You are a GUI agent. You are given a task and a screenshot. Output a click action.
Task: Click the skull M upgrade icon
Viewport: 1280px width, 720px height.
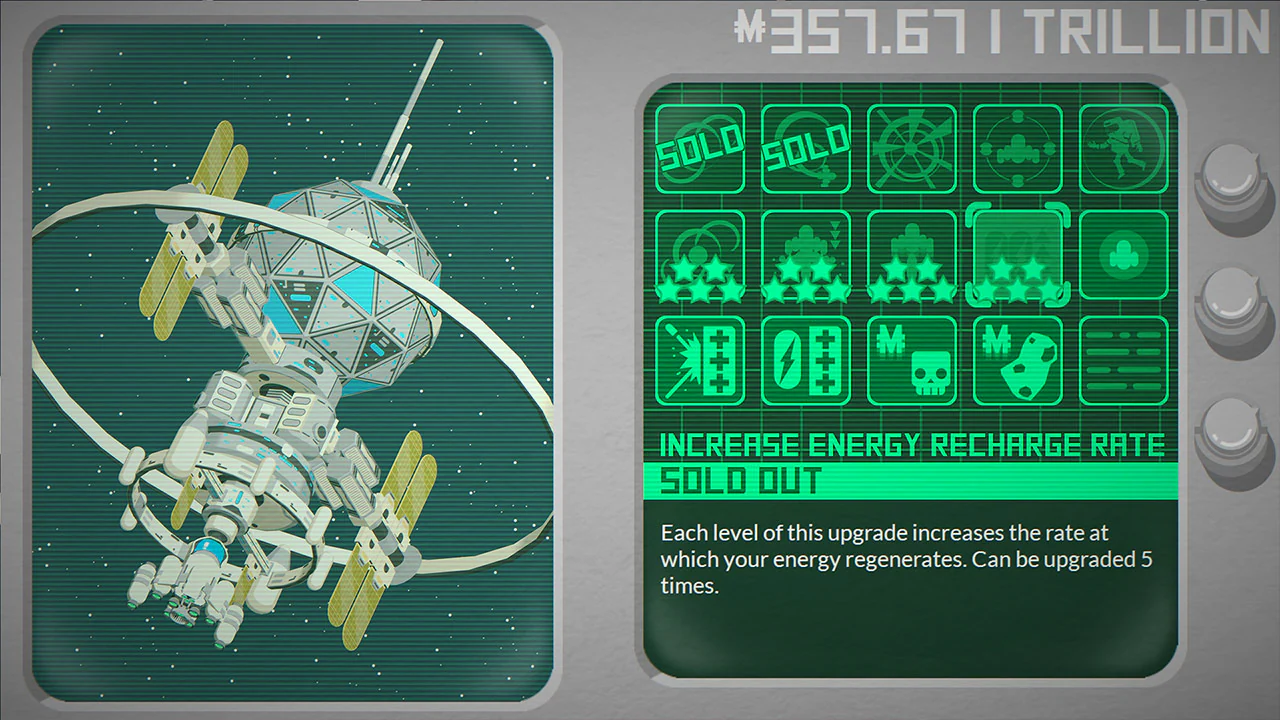[911, 360]
